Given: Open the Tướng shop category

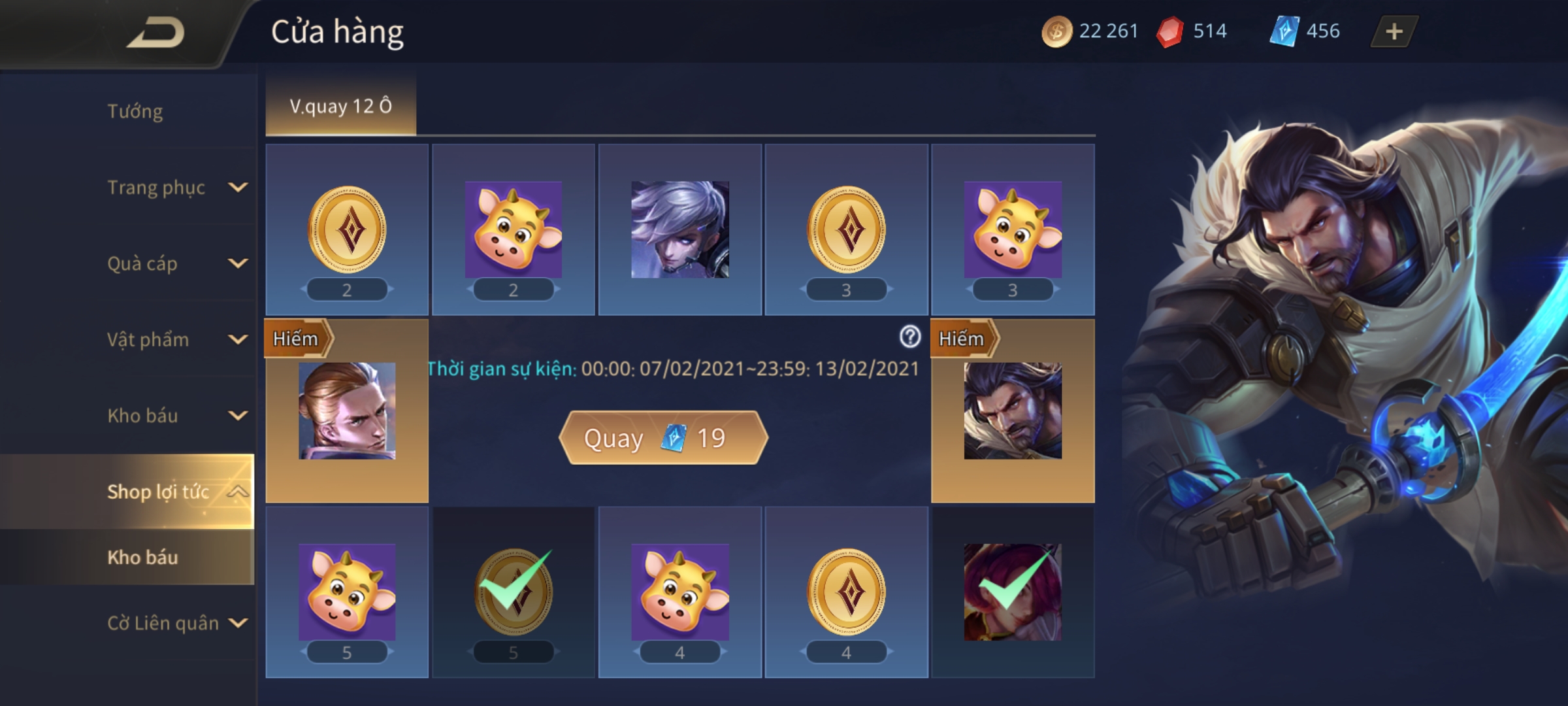Looking at the screenshot, I should point(135,111).
